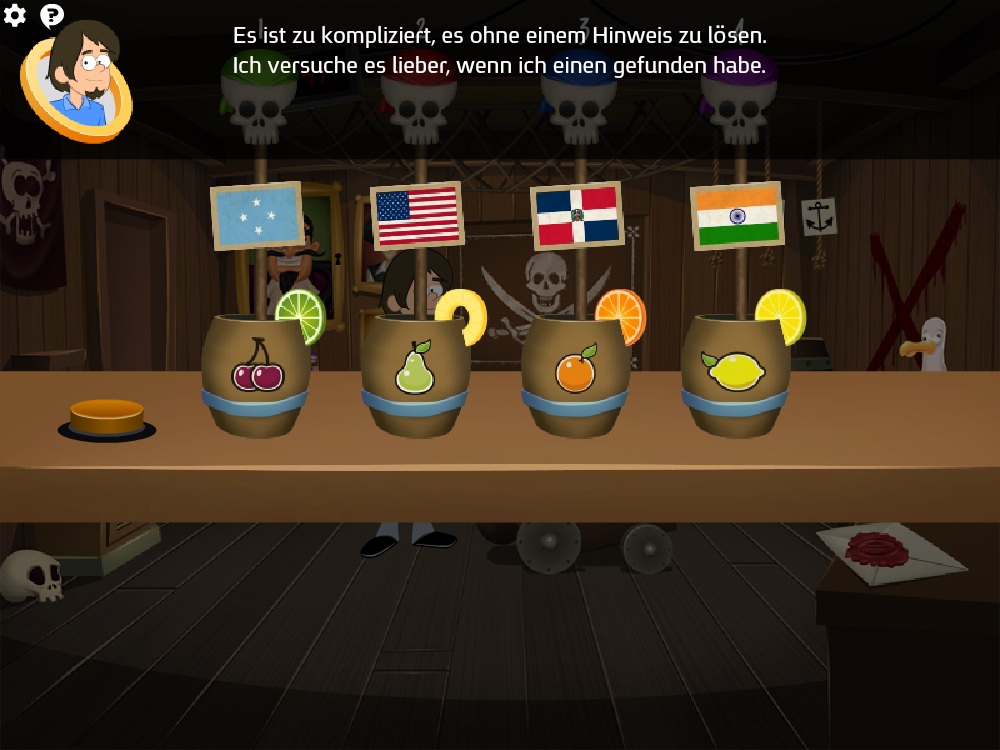Choose the United States flag card
This screenshot has width=1000, height=750.
417,215
